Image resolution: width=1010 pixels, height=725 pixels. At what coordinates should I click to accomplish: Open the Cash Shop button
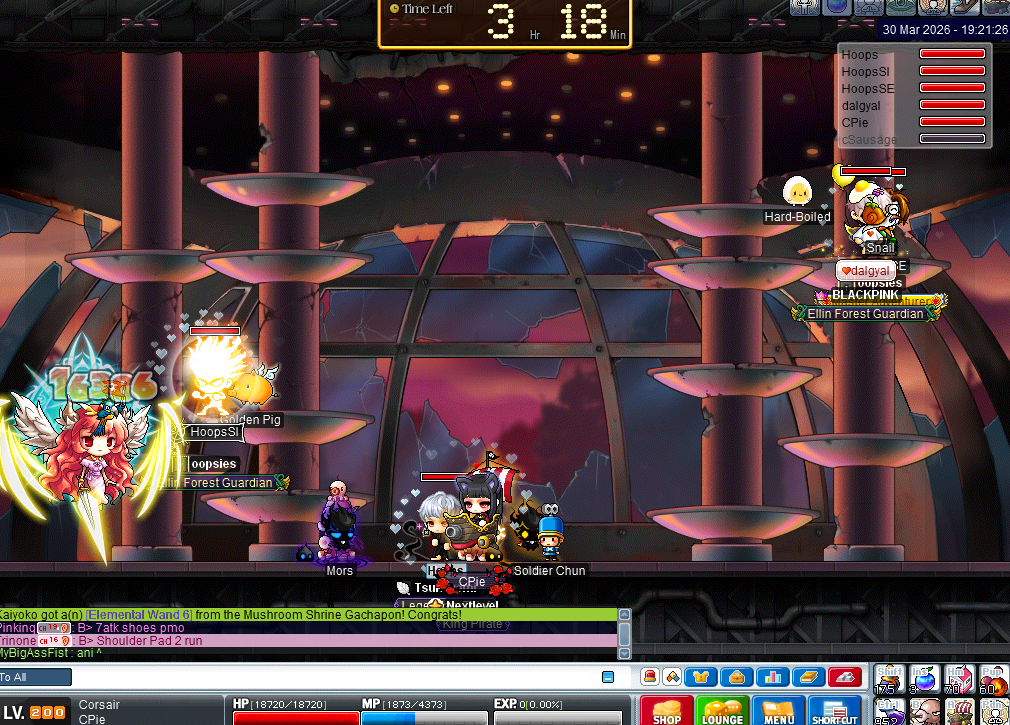pyautogui.click(x=667, y=710)
